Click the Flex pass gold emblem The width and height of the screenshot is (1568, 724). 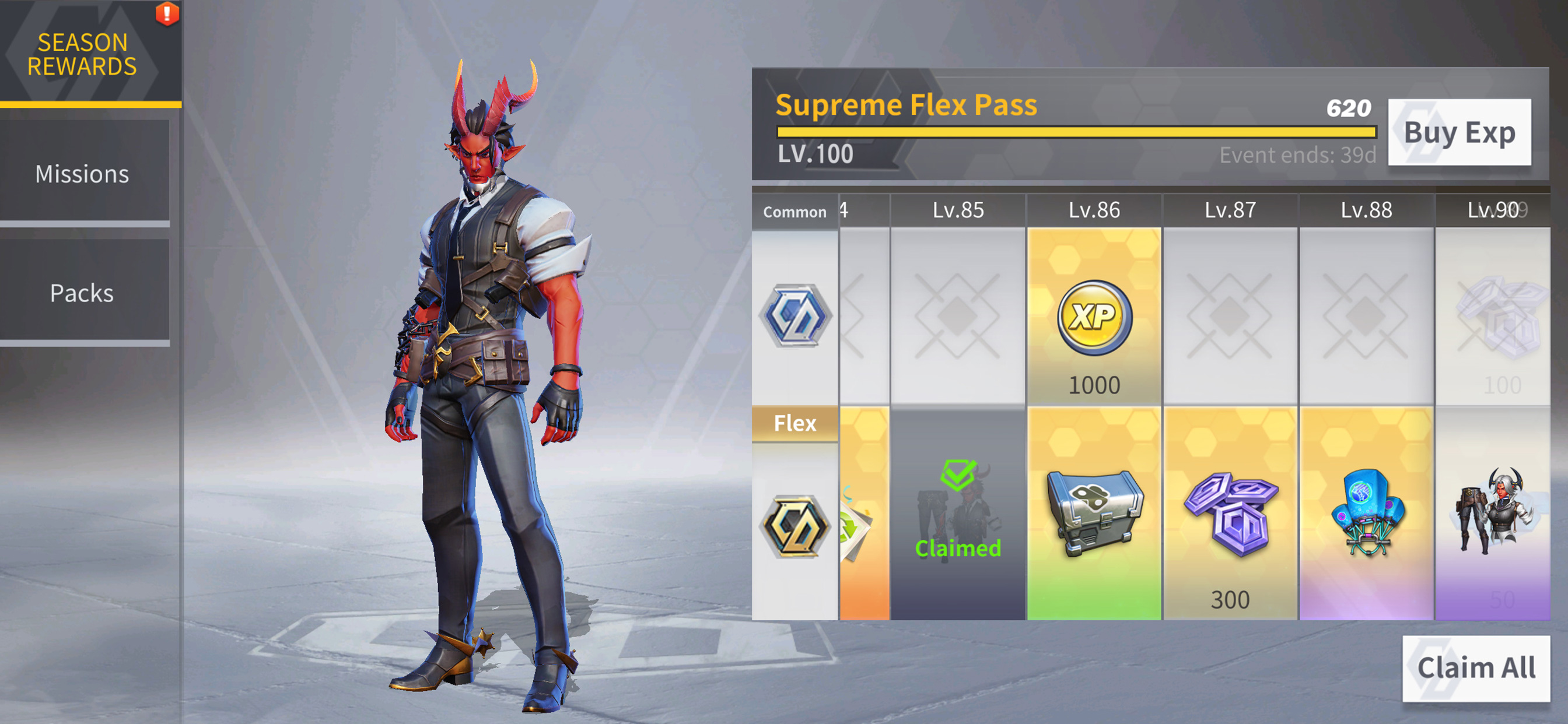click(x=795, y=527)
